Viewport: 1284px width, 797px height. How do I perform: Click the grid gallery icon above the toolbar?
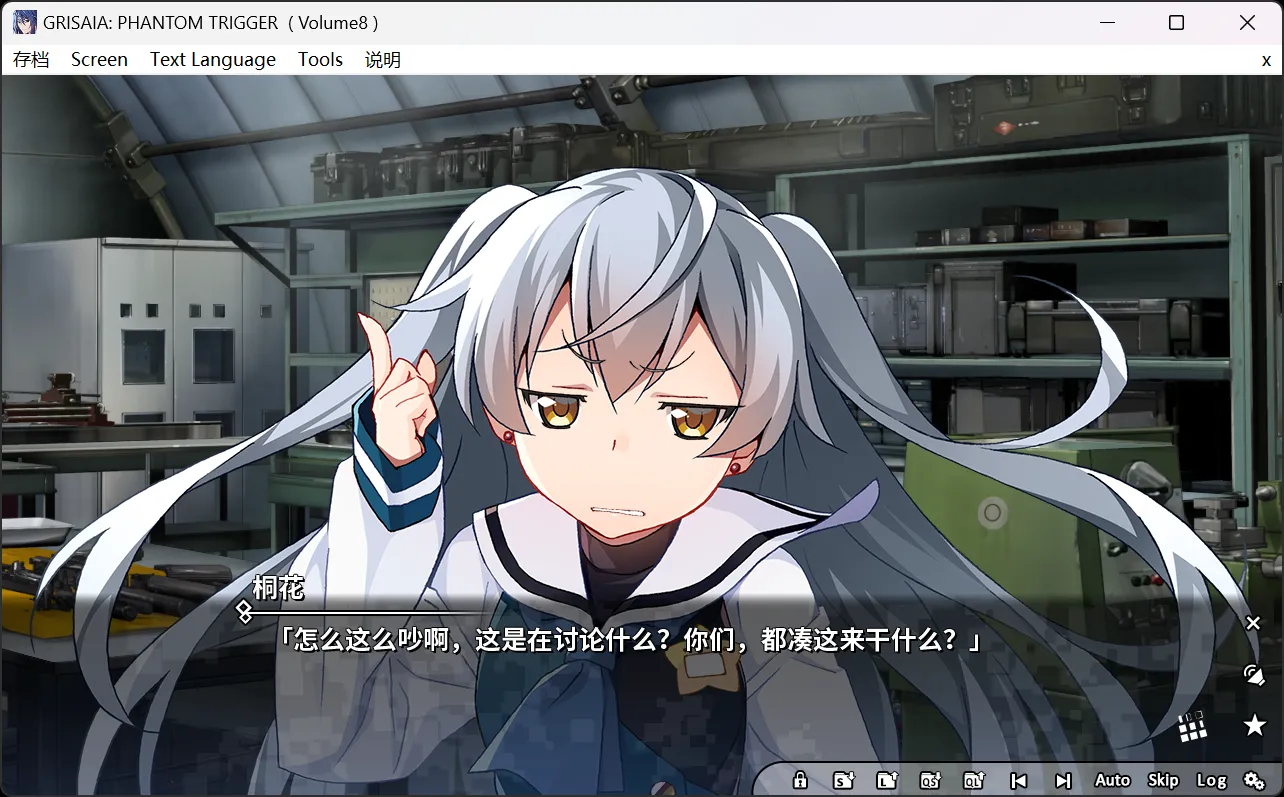coord(1193,727)
